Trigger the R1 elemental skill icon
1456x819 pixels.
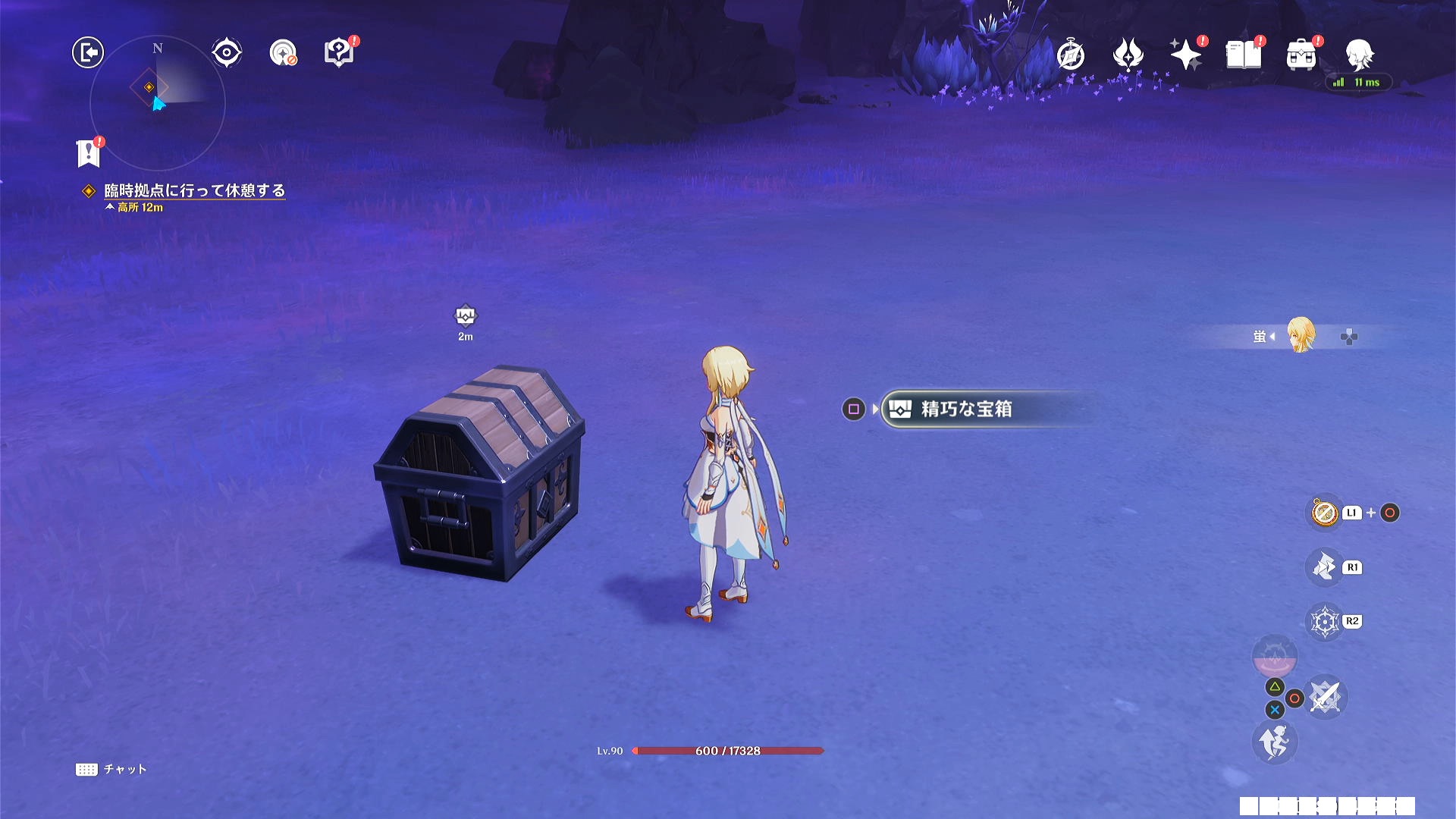(x=1326, y=567)
